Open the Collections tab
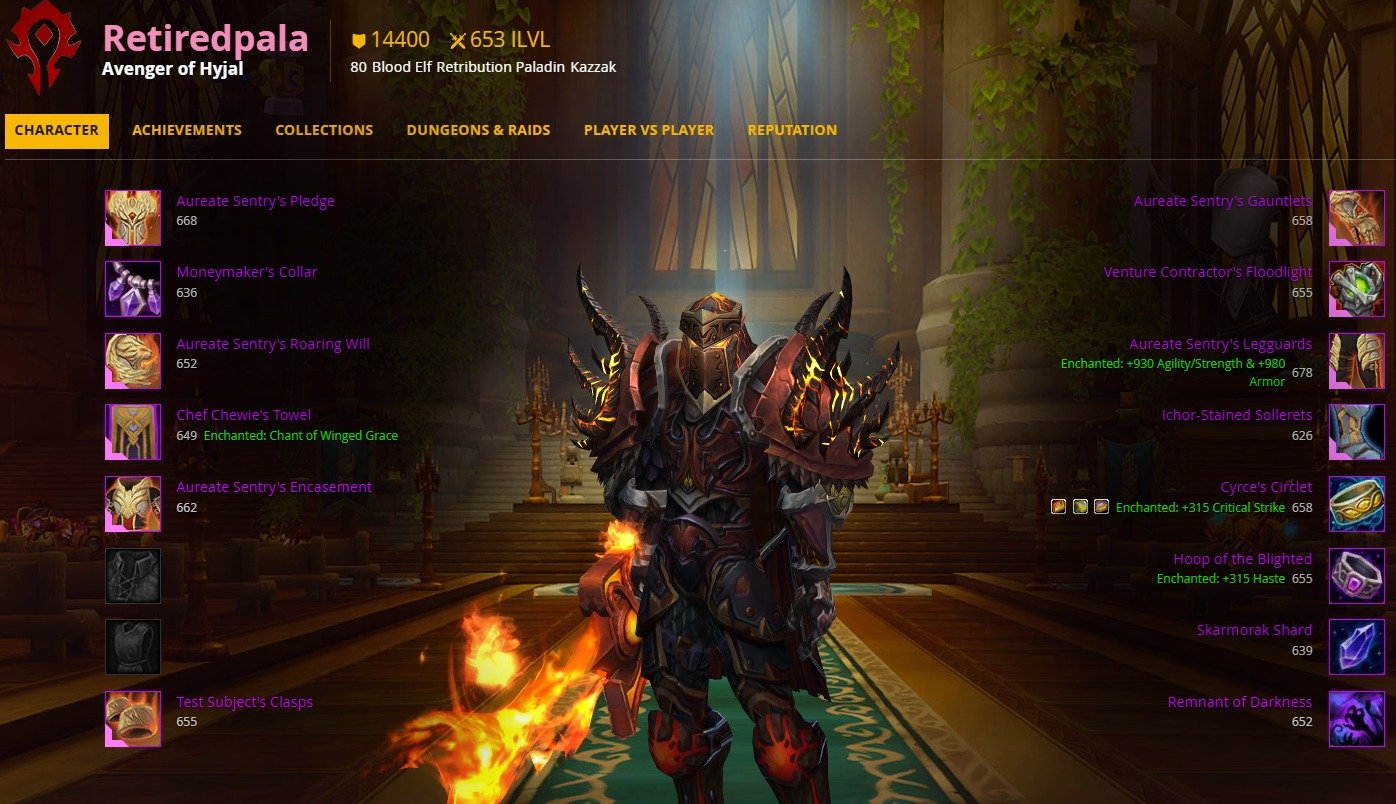1396x804 pixels. tap(324, 130)
